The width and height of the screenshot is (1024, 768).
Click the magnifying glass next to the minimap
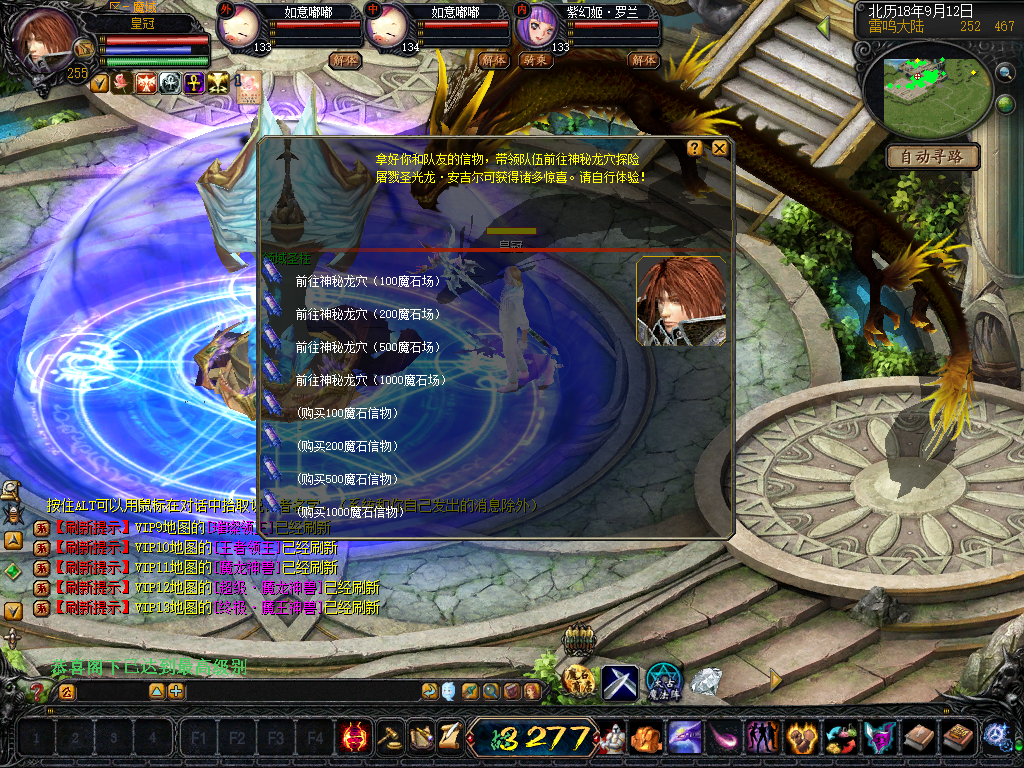coord(1005,72)
